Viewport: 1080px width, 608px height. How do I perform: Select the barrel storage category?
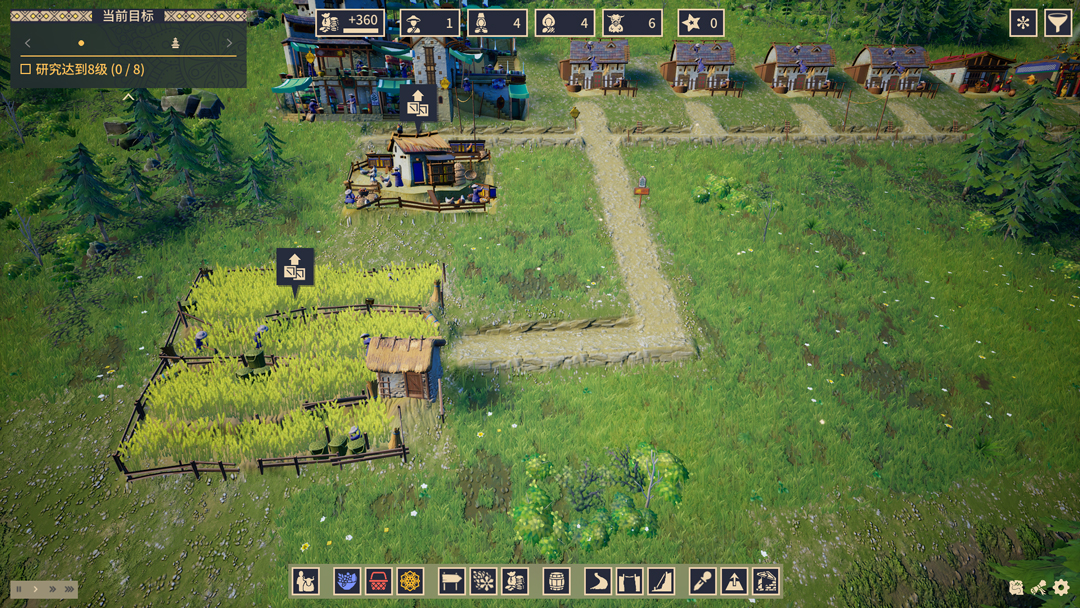(556, 581)
